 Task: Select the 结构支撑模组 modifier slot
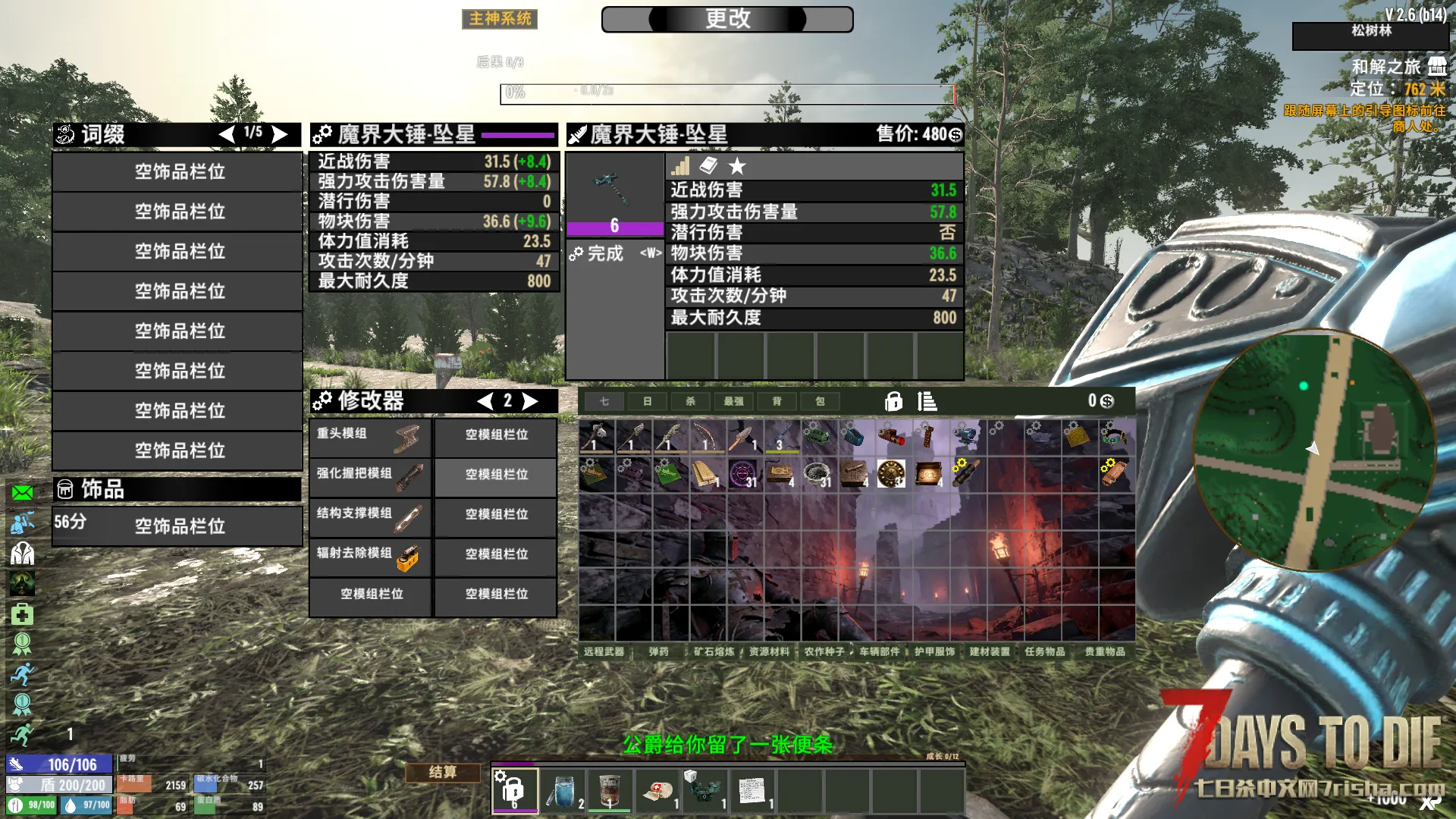click(x=370, y=517)
